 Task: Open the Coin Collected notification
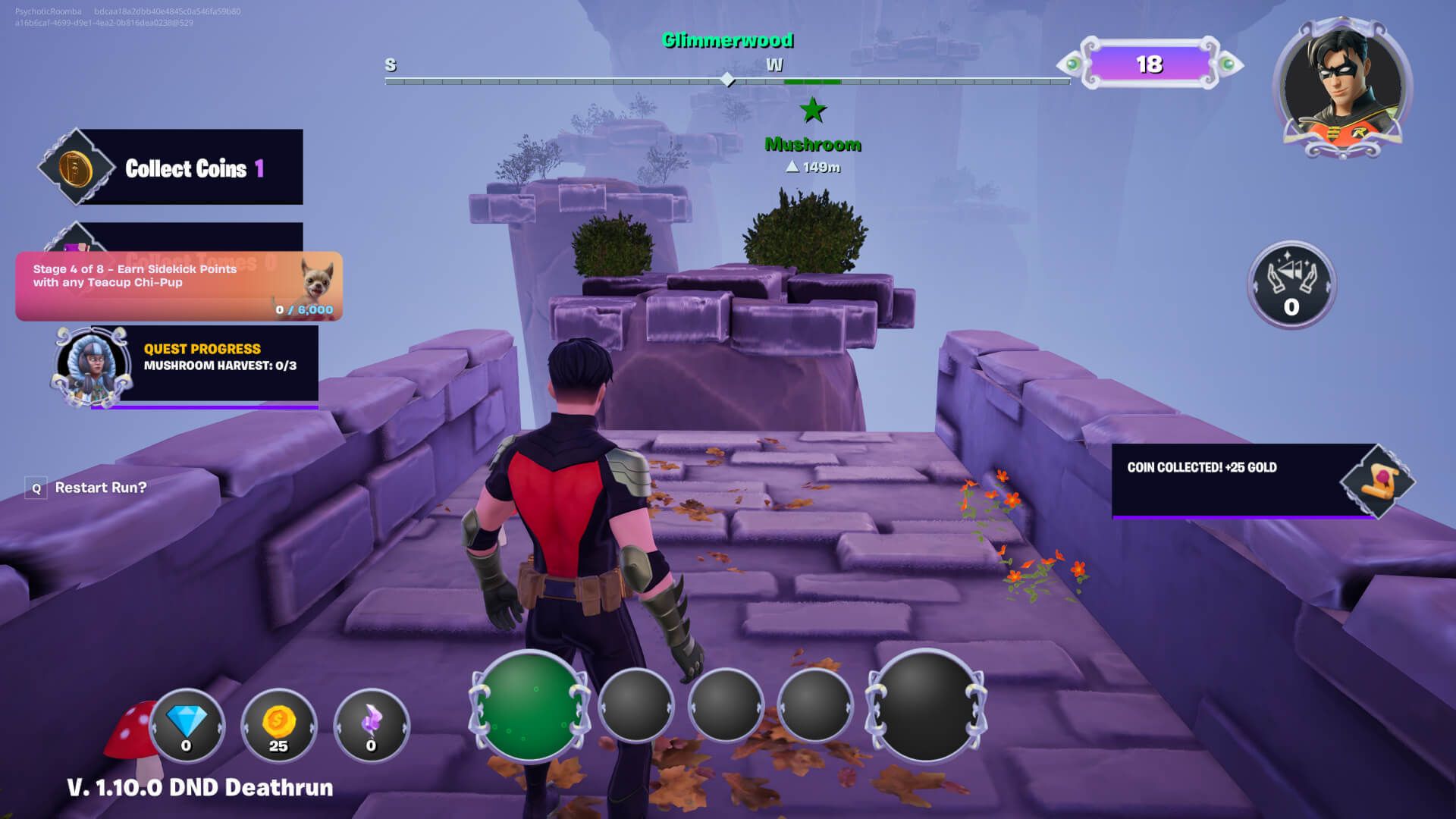tap(1244, 480)
